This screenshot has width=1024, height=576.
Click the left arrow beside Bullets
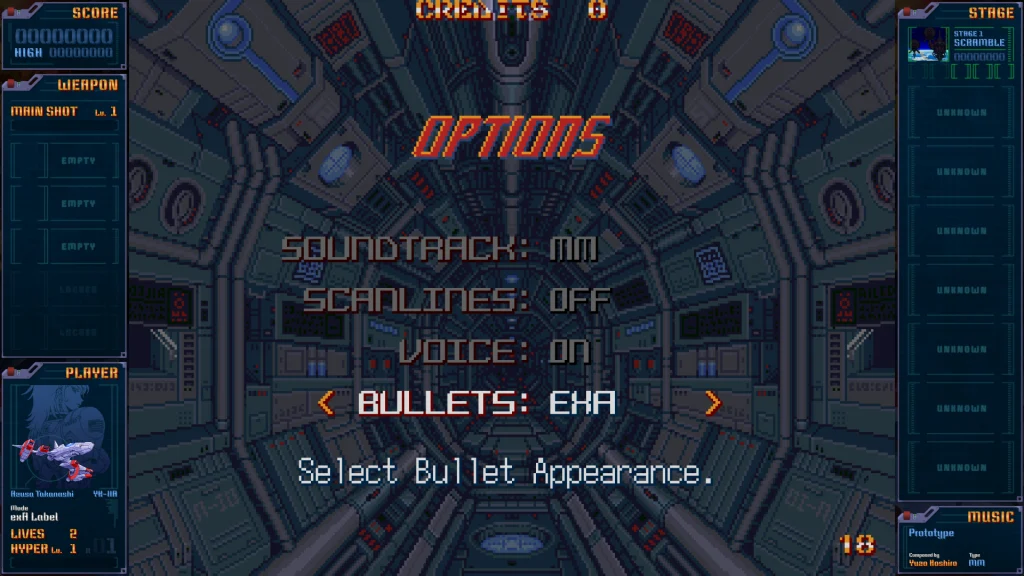tap(325, 403)
